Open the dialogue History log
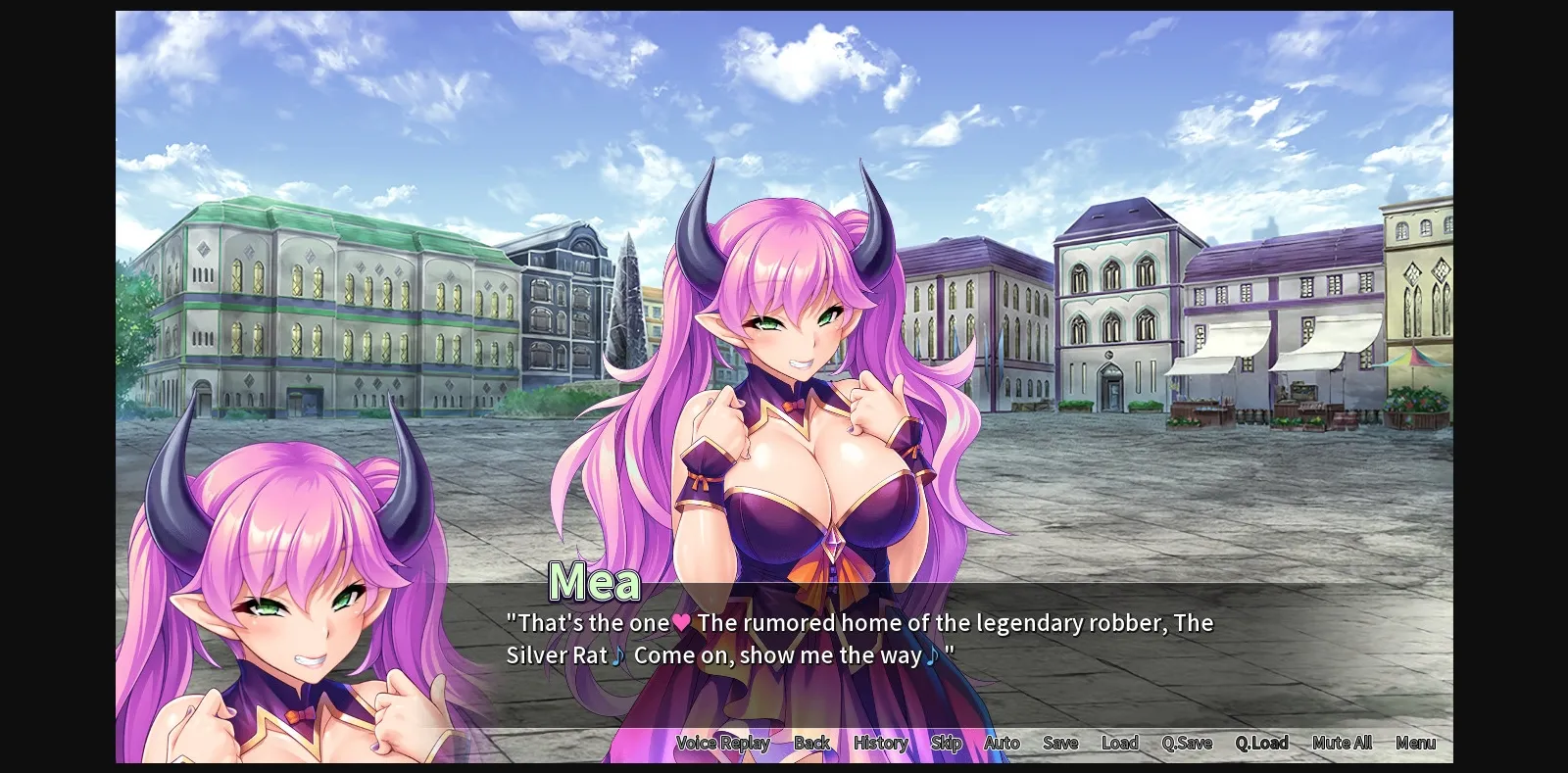The width and height of the screenshot is (1568, 773). (879, 743)
